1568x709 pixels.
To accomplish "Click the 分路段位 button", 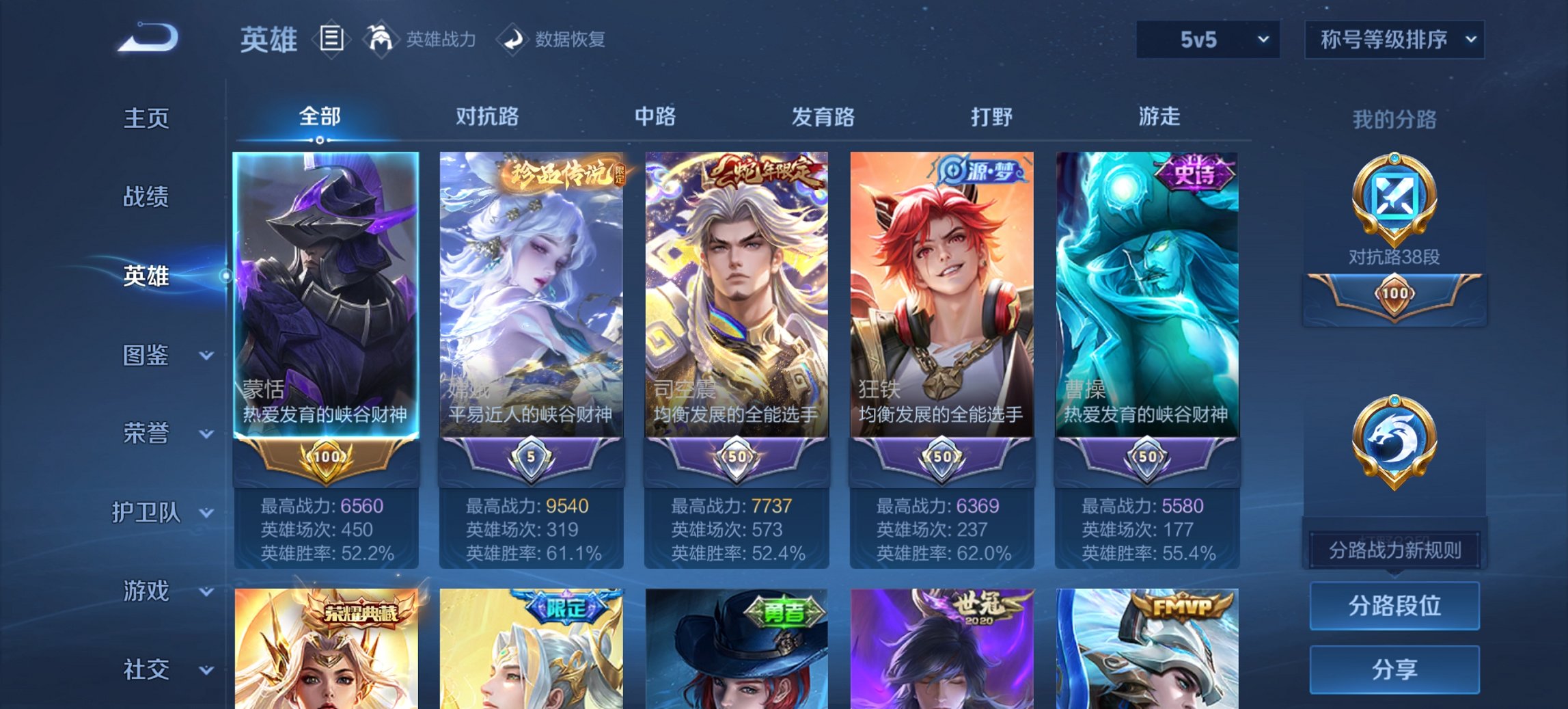I will pos(1394,606).
